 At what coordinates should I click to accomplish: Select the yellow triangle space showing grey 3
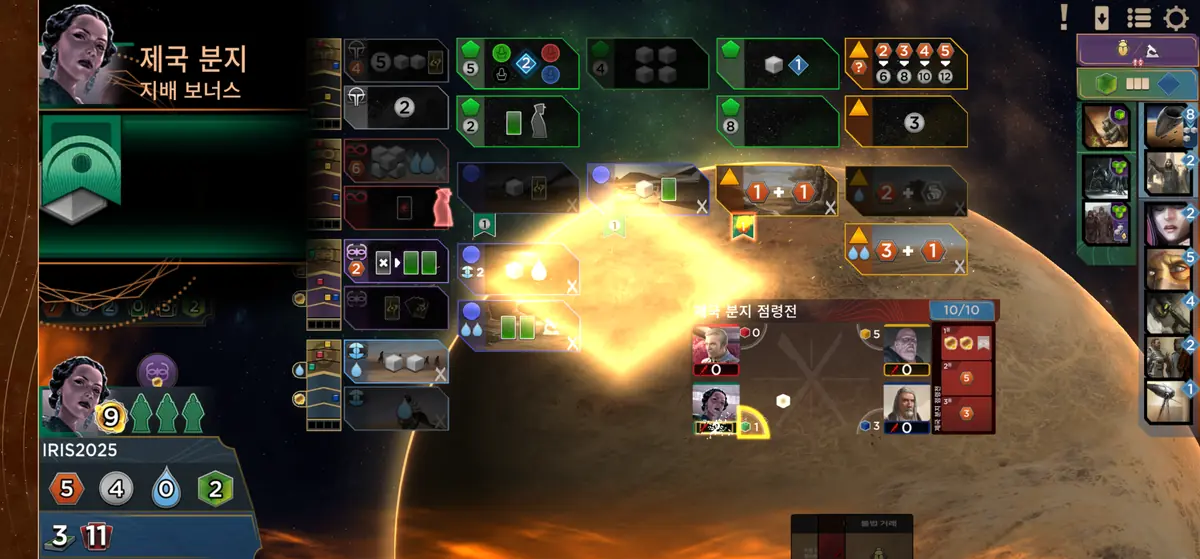(x=906, y=122)
